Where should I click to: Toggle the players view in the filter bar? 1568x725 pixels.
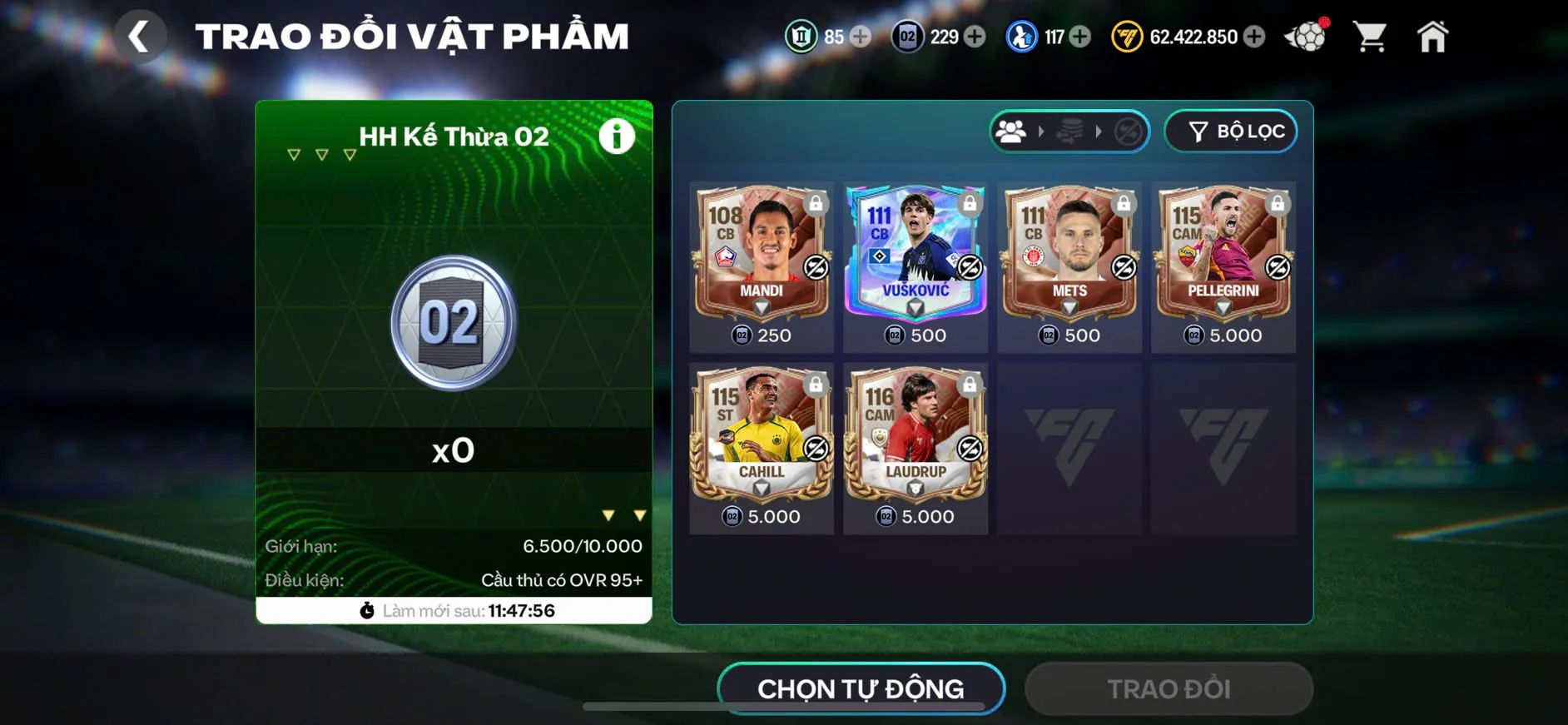pyautogui.click(x=1011, y=131)
